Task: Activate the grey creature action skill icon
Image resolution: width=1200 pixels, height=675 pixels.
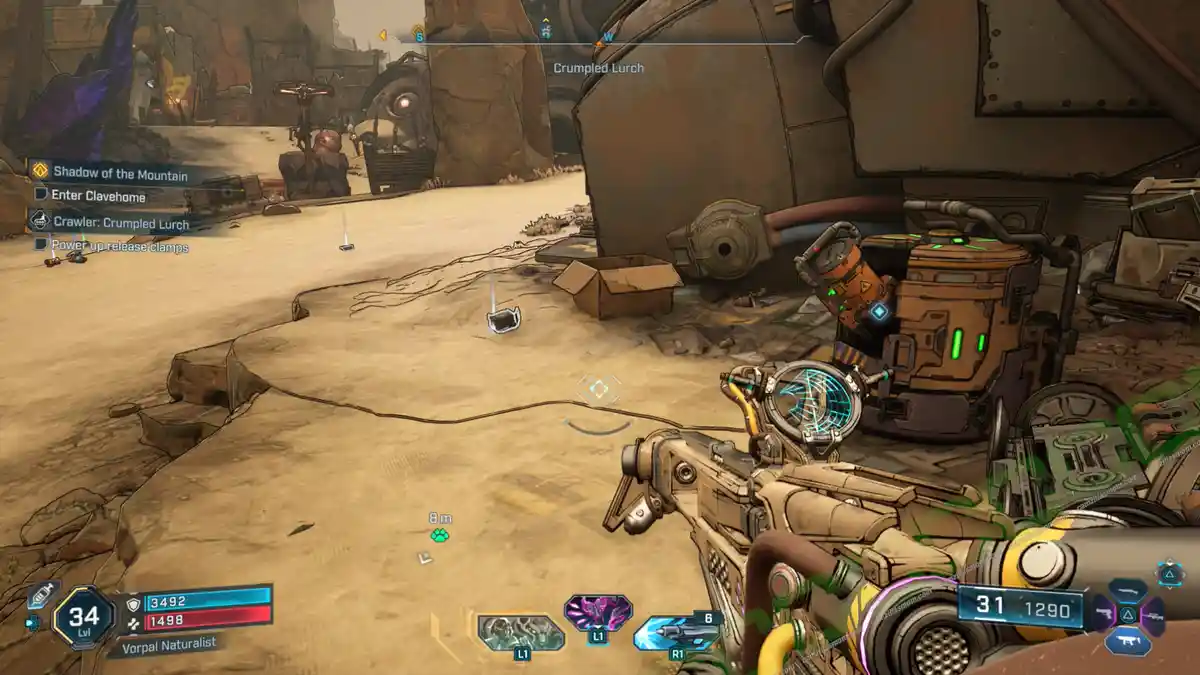Action: (x=520, y=632)
